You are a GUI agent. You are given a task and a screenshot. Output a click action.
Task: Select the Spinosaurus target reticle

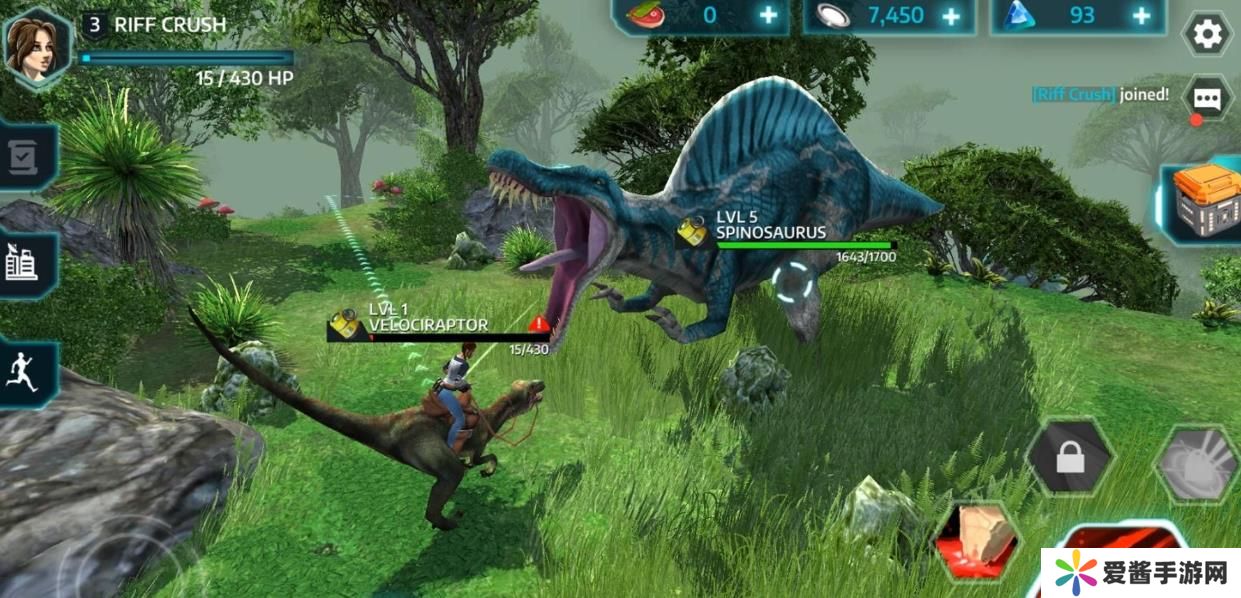coord(795,283)
